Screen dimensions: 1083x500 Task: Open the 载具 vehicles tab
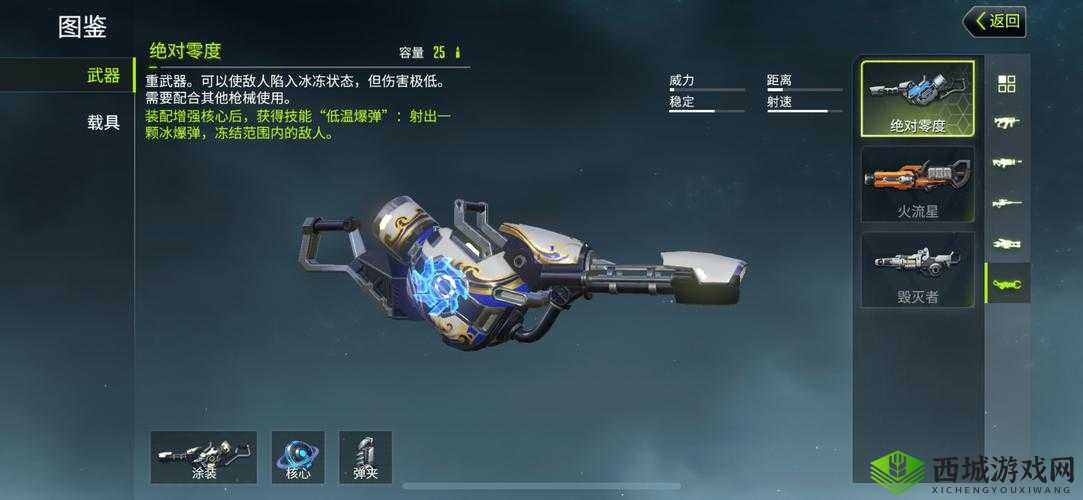103,123
